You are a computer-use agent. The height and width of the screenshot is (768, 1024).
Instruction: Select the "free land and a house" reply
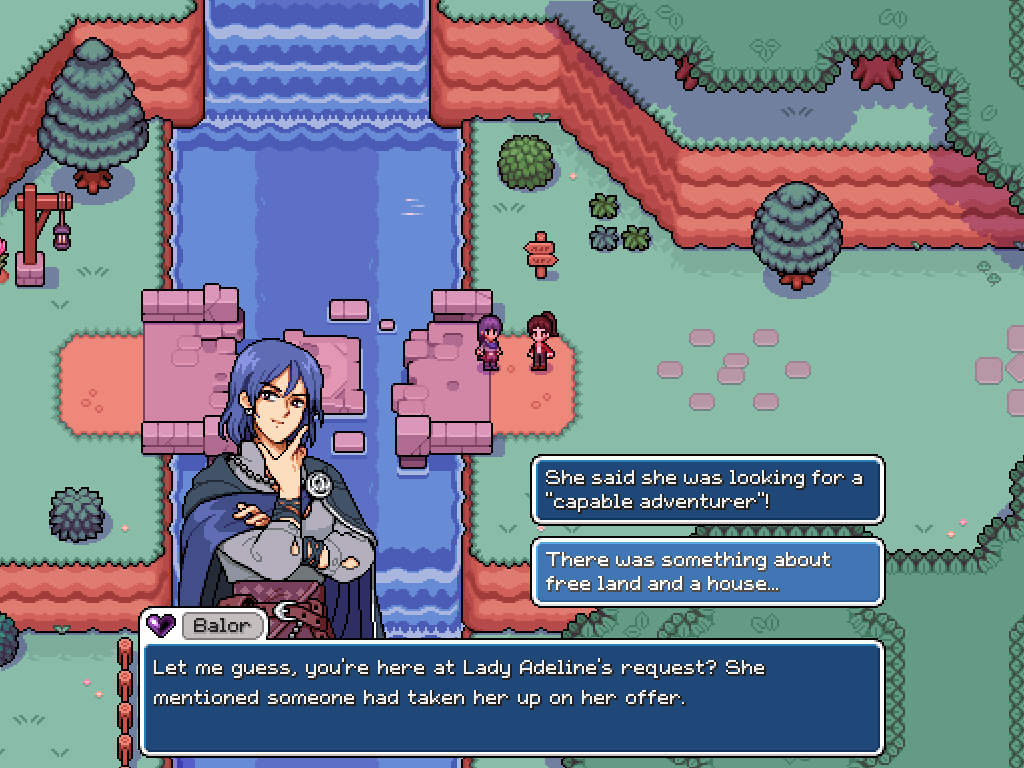pyautogui.click(x=707, y=572)
